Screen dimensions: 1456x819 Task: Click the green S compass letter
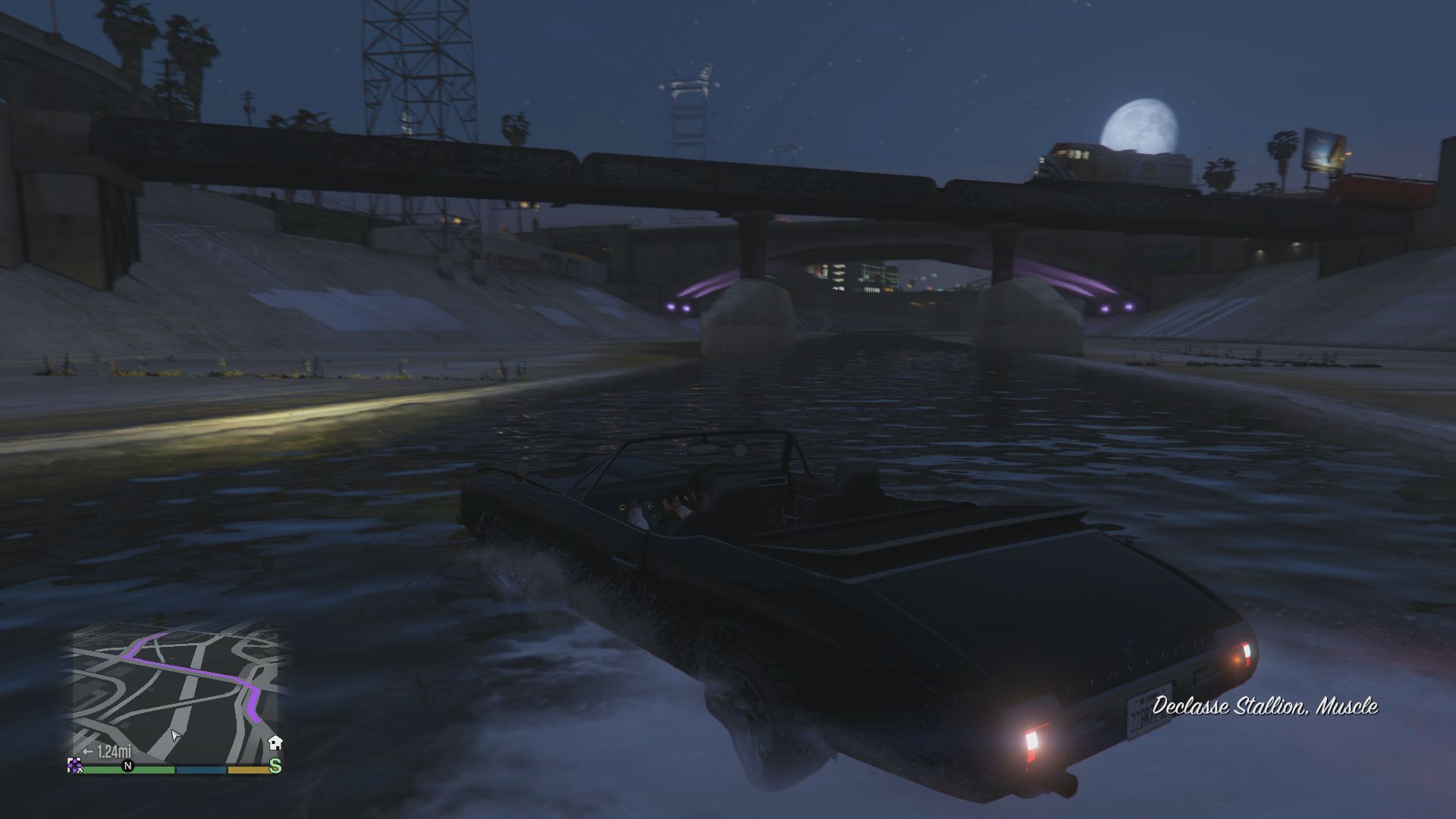(275, 766)
